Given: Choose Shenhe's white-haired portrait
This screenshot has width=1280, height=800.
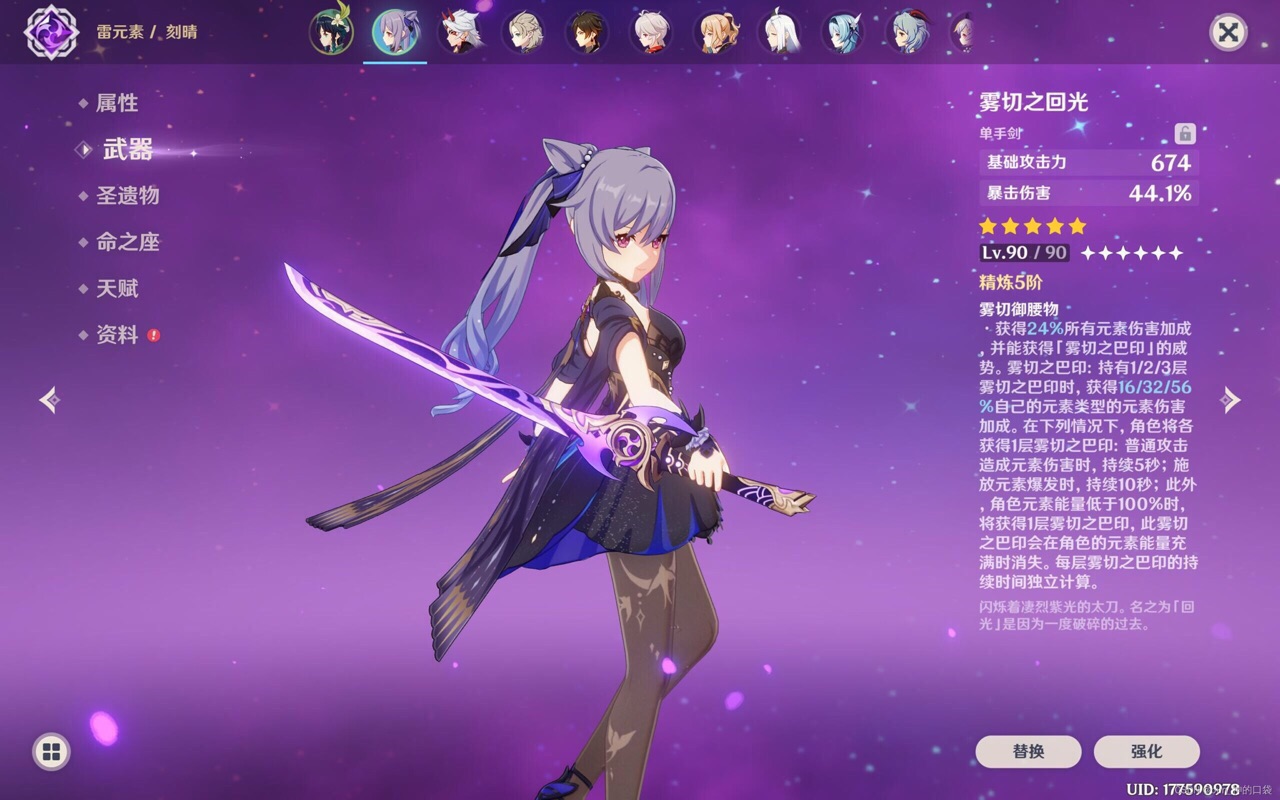Looking at the screenshot, I should pos(780,32).
